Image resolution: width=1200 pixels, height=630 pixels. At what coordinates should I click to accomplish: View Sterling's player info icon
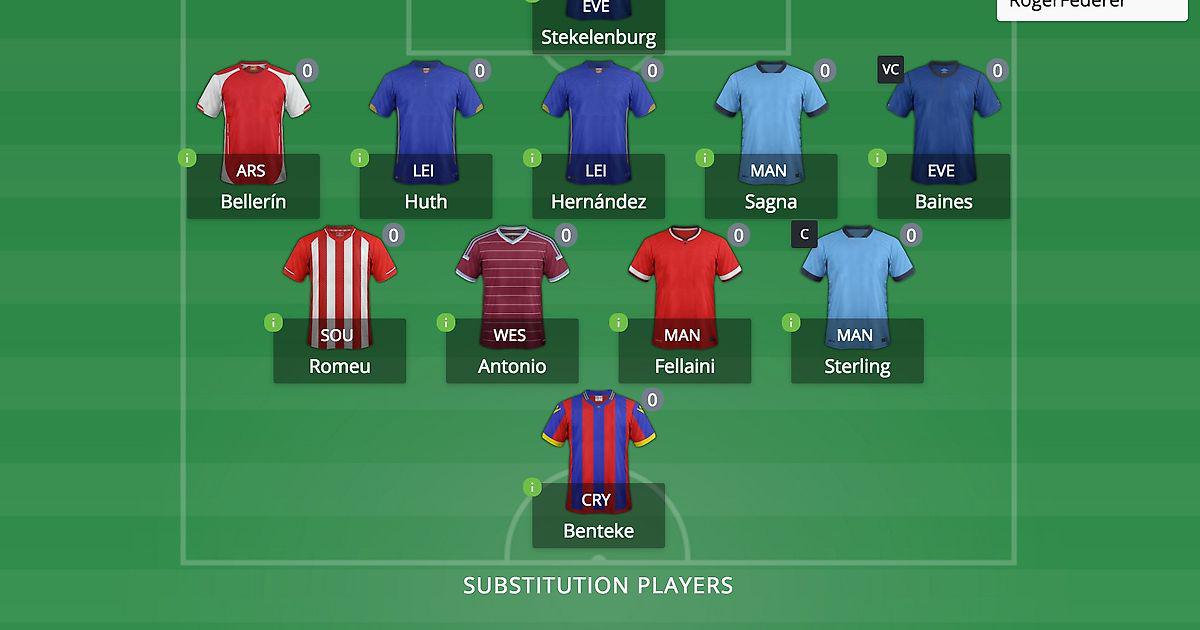coord(791,322)
